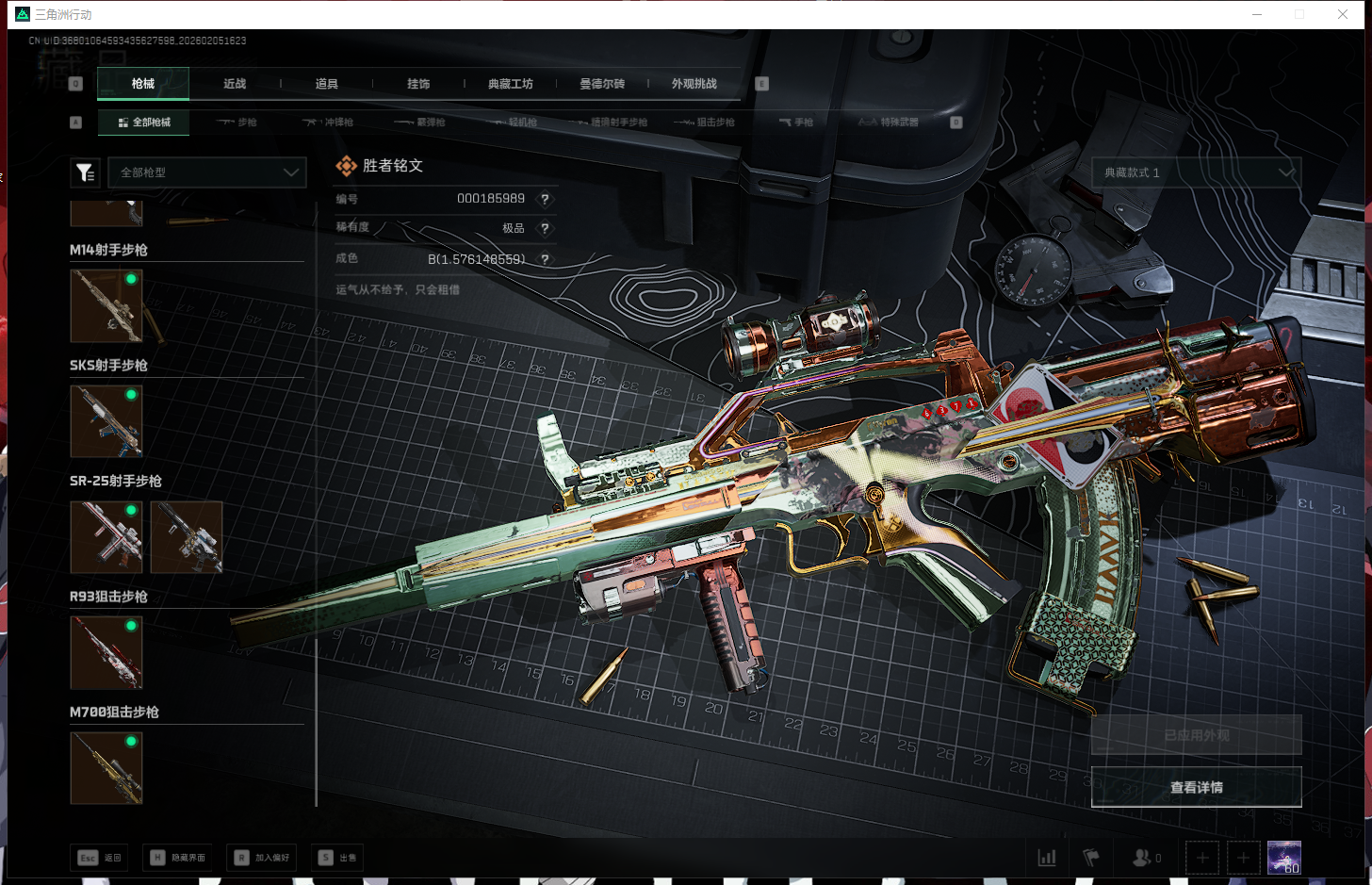Show only 狙击步枪 sniper rifles
The image size is (1372, 885).
coord(705,123)
